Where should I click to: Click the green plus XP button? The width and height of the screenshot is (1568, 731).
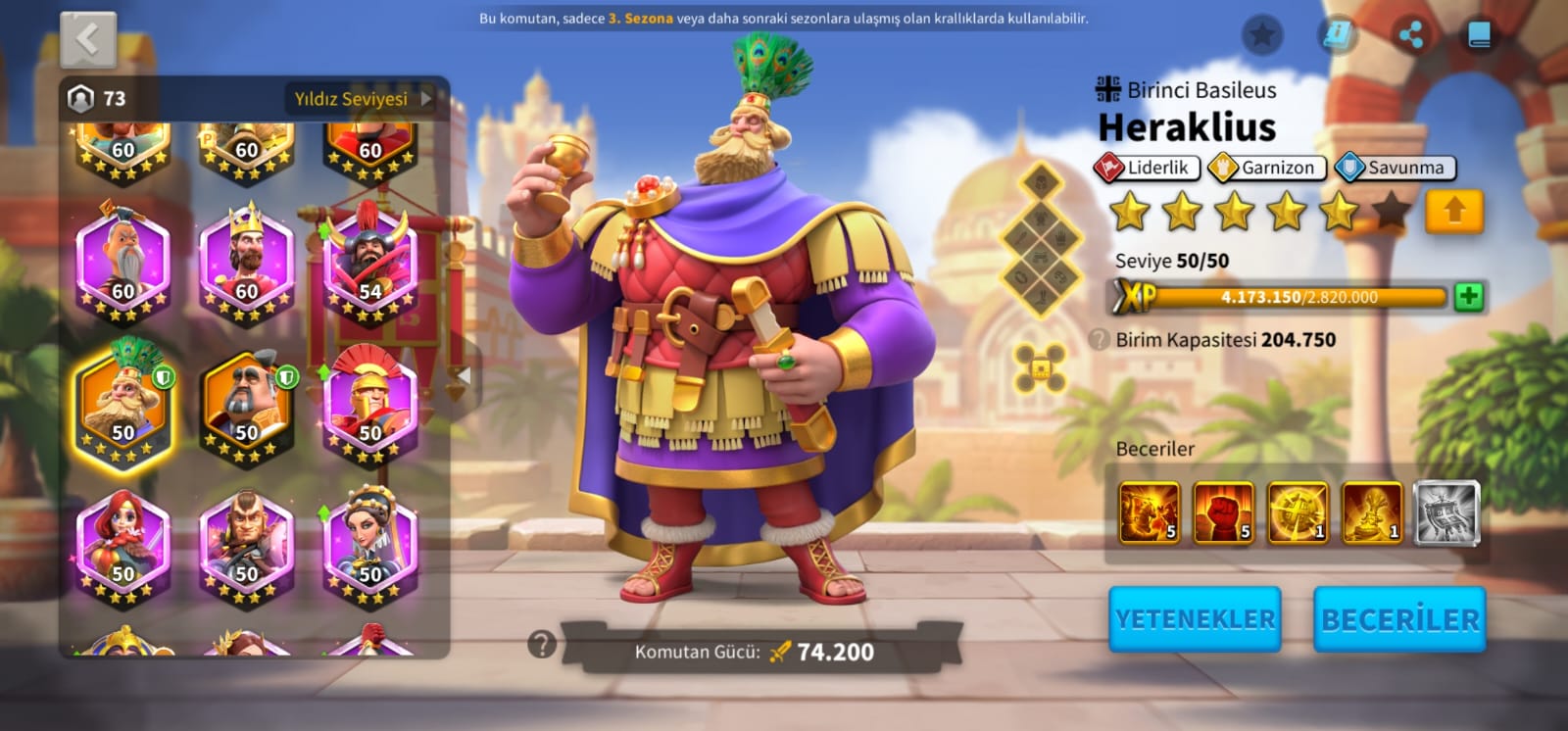pyautogui.click(x=1468, y=296)
